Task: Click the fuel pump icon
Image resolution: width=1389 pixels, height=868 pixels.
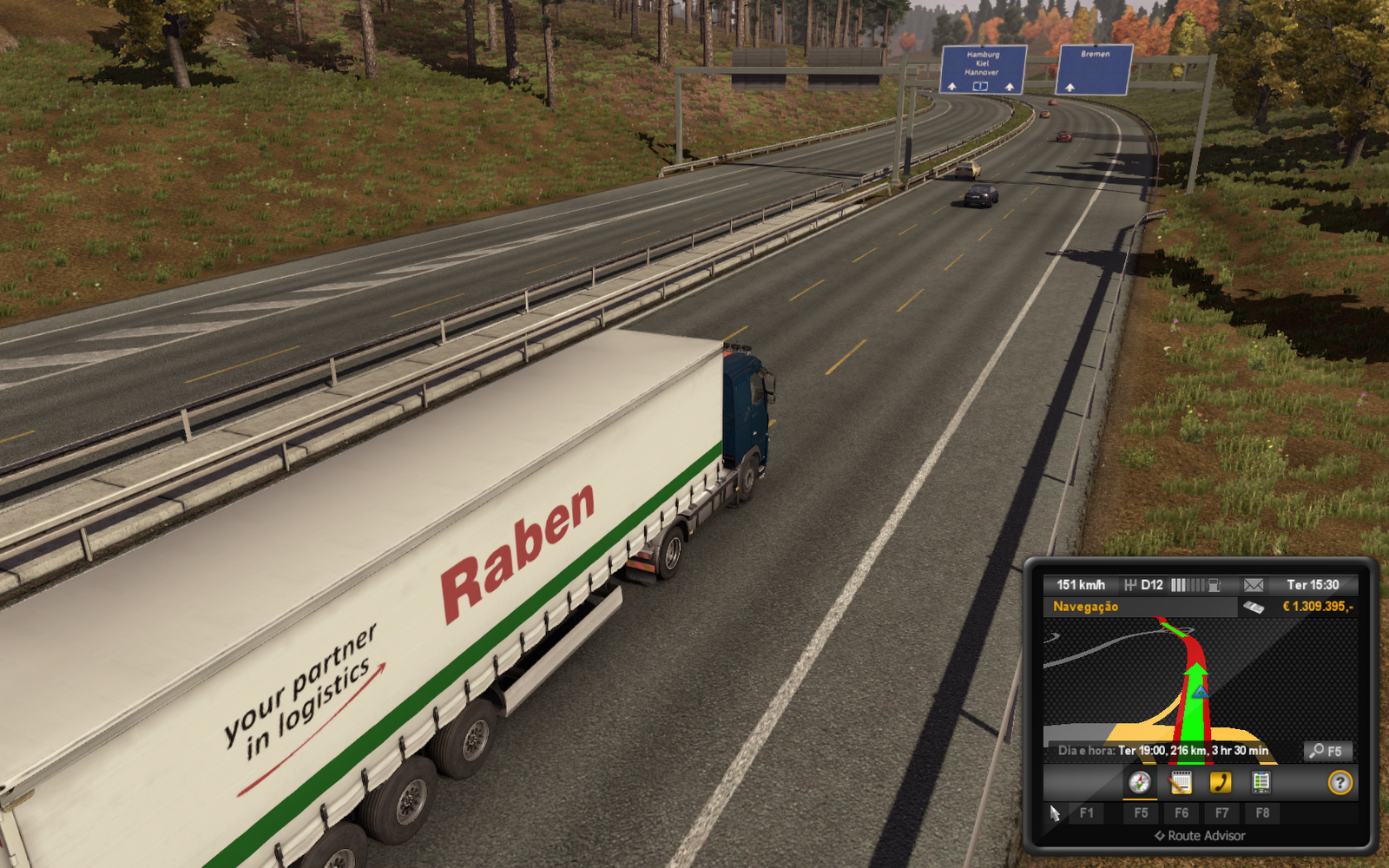Action: point(1215,585)
